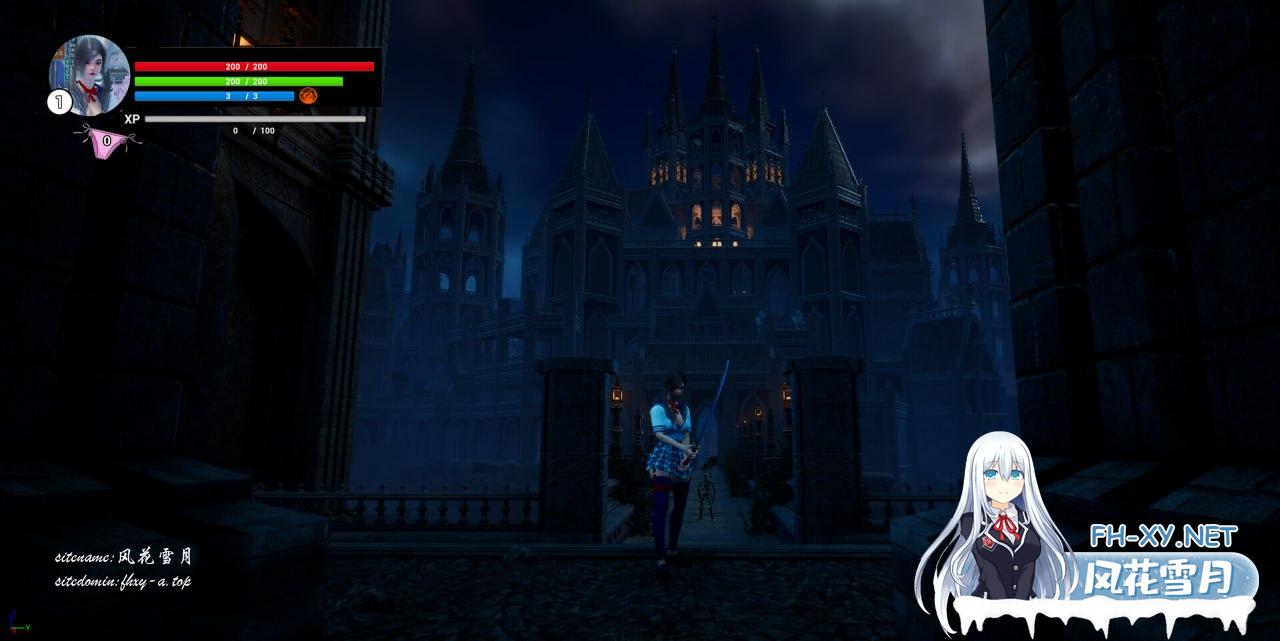This screenshot has width=1280, height=641.
Task: Click the character portrait in the HUD
Action: (89, 74)
